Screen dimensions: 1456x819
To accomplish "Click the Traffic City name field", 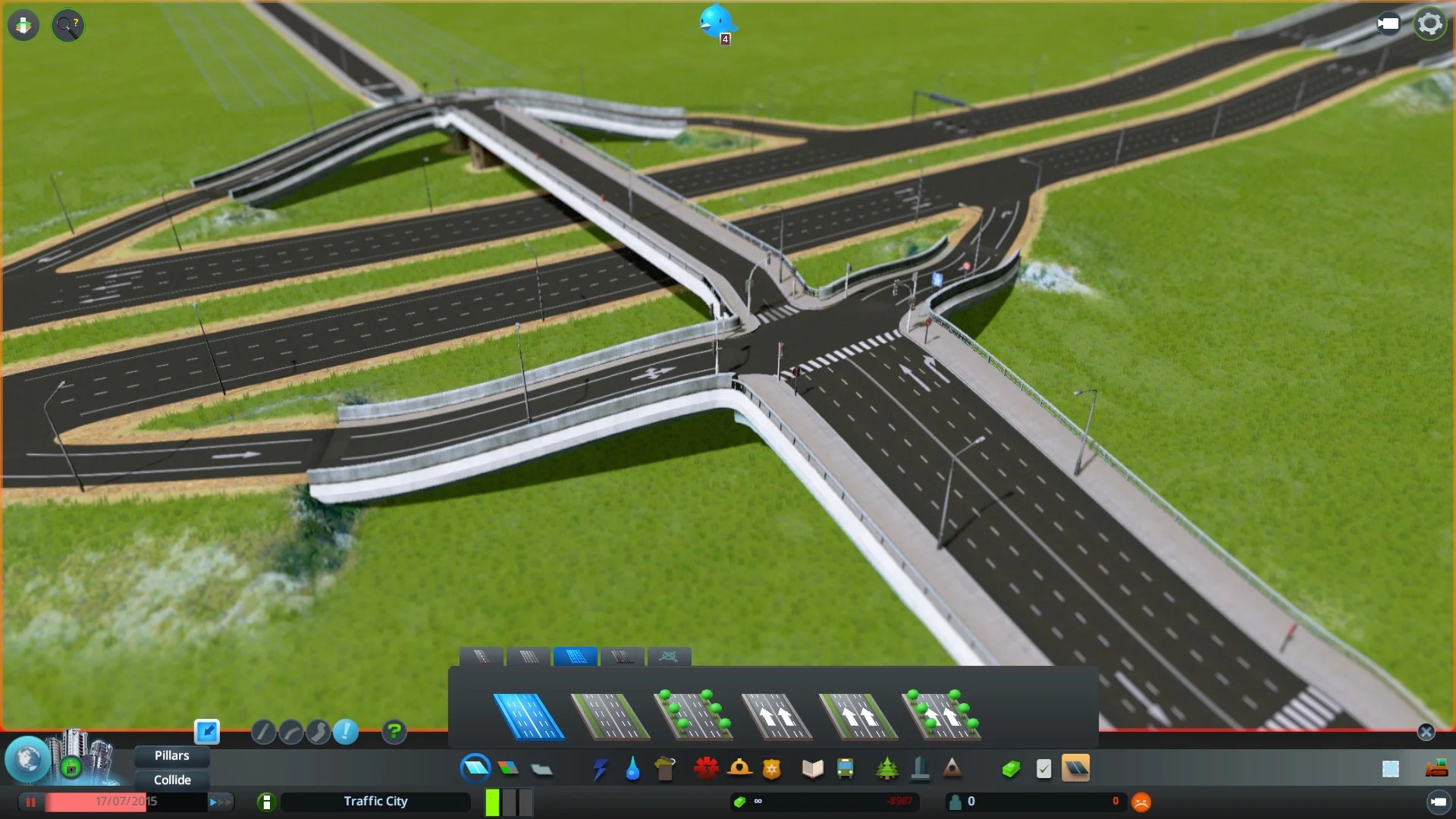I will (375, 802).
